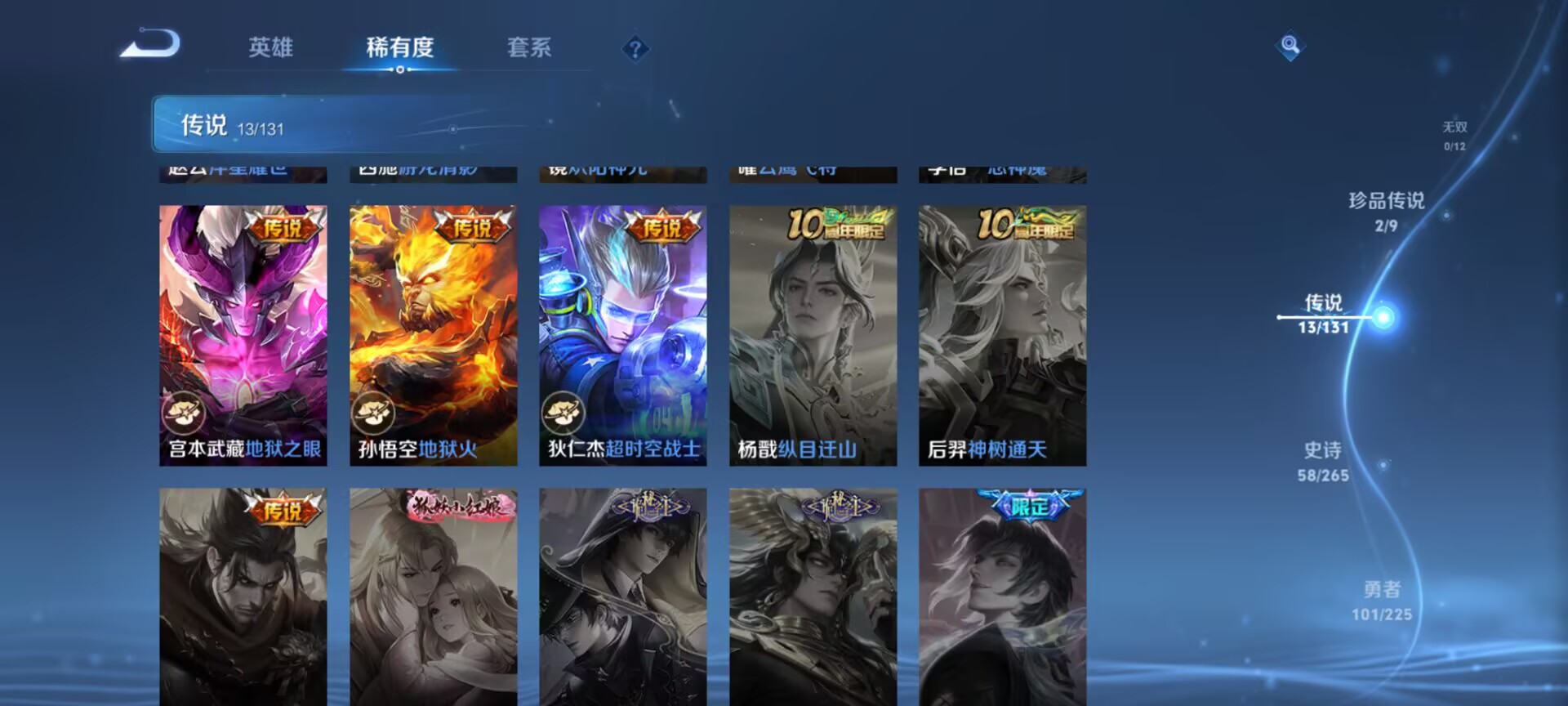Image resolution: width=1568 pixels, height=706 pixels.
Task: Click the badge icon on 孙悟空地狱火 skin card
Action: [376, 413]
